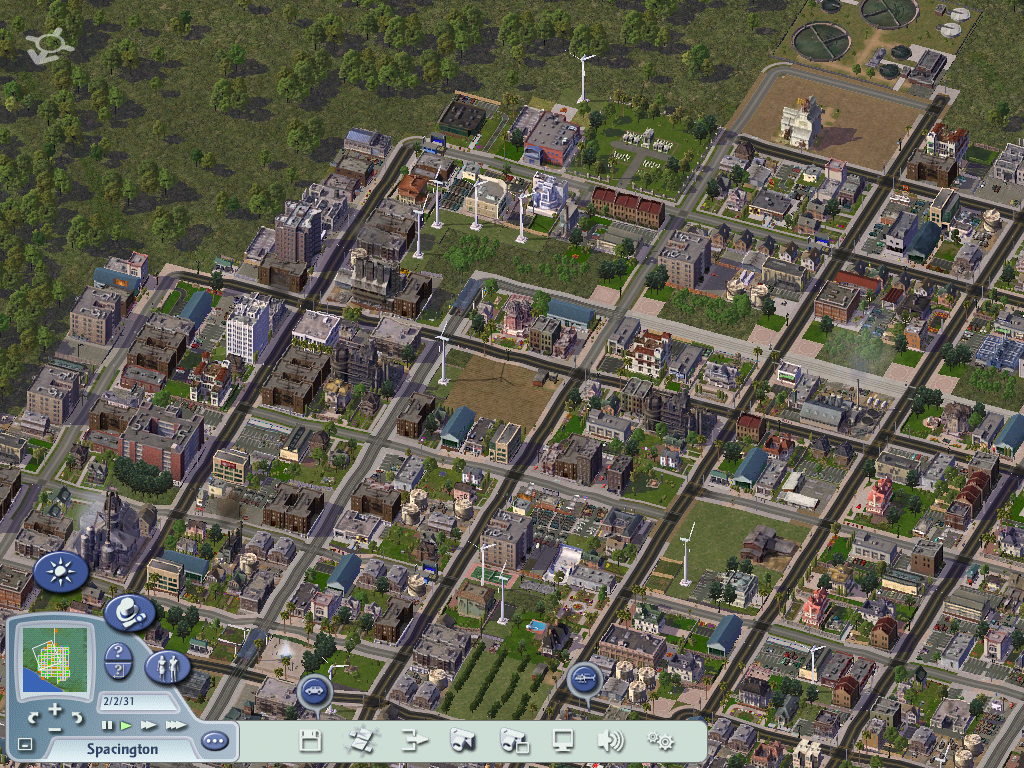
Task: Zoom out with the minus button
Action: 55,727
